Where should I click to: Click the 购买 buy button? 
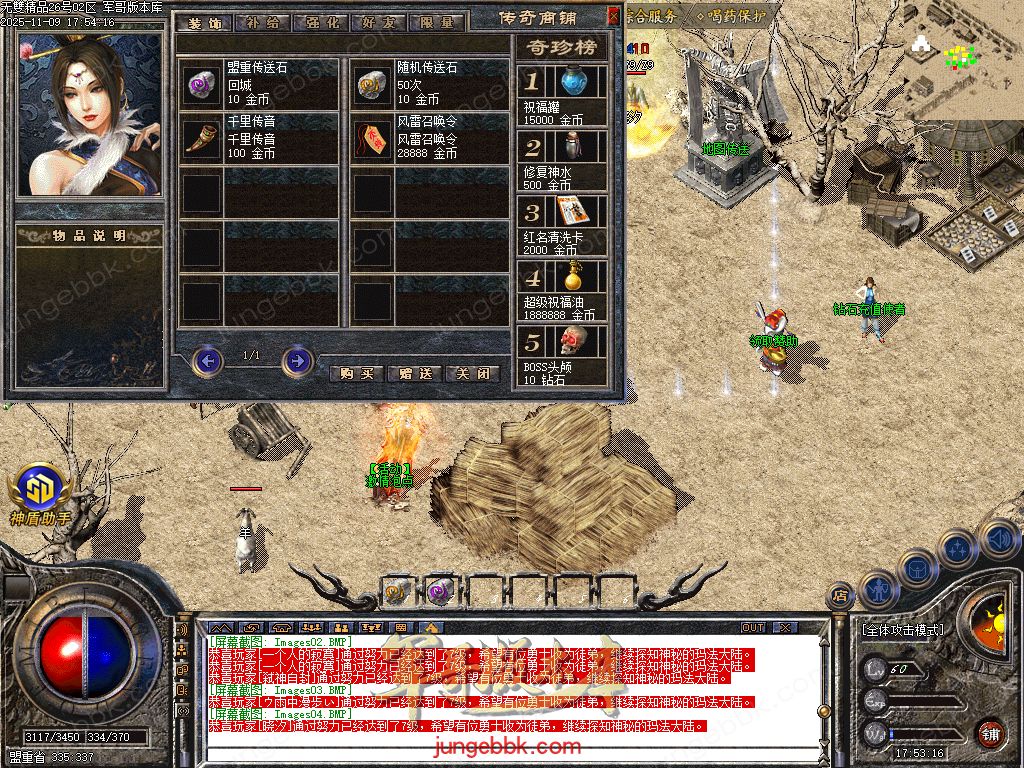(356, 373)
